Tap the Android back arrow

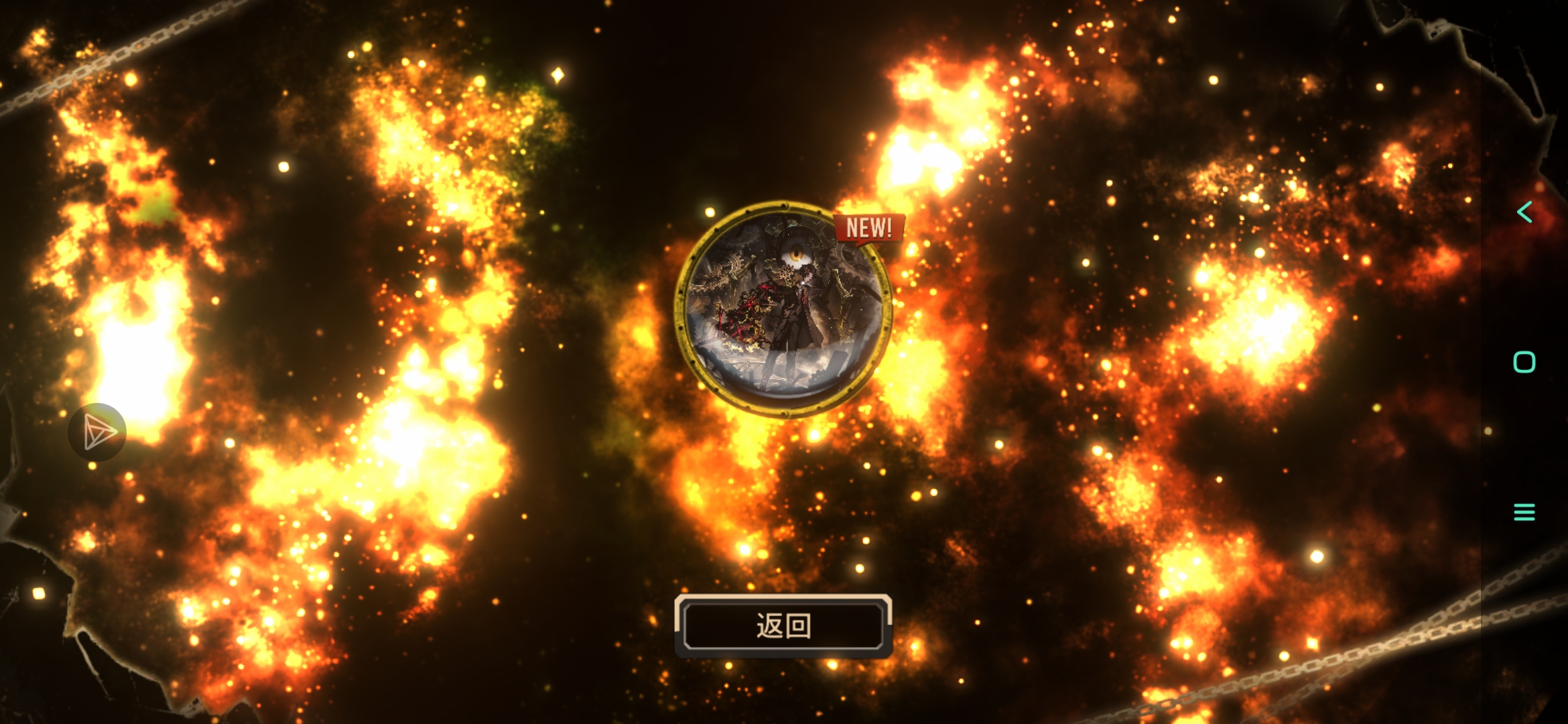1524,213
